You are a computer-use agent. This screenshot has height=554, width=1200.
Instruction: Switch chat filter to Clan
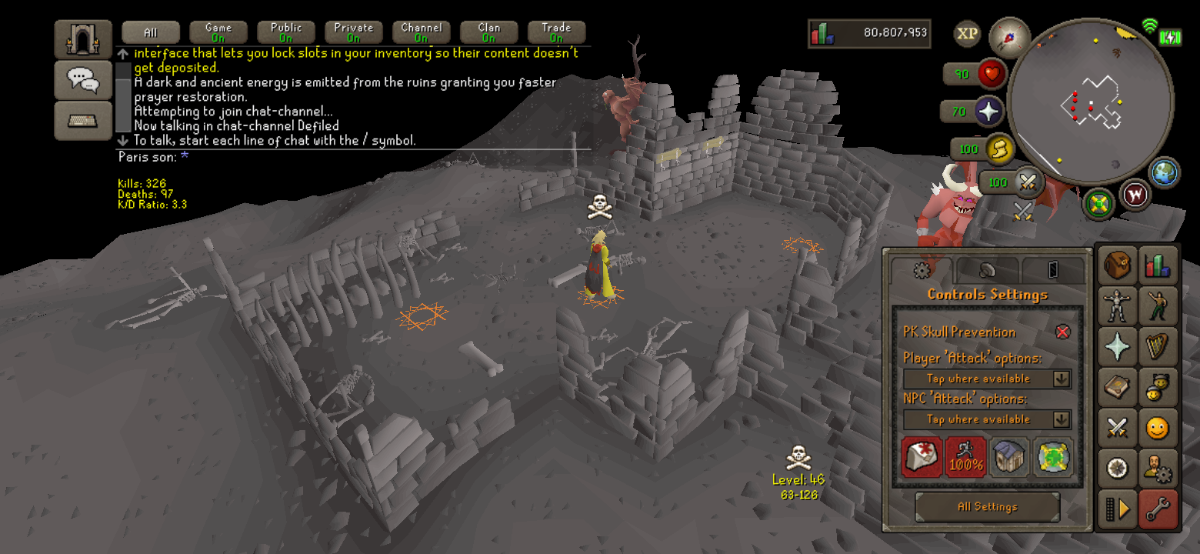[x=489, y=32]
